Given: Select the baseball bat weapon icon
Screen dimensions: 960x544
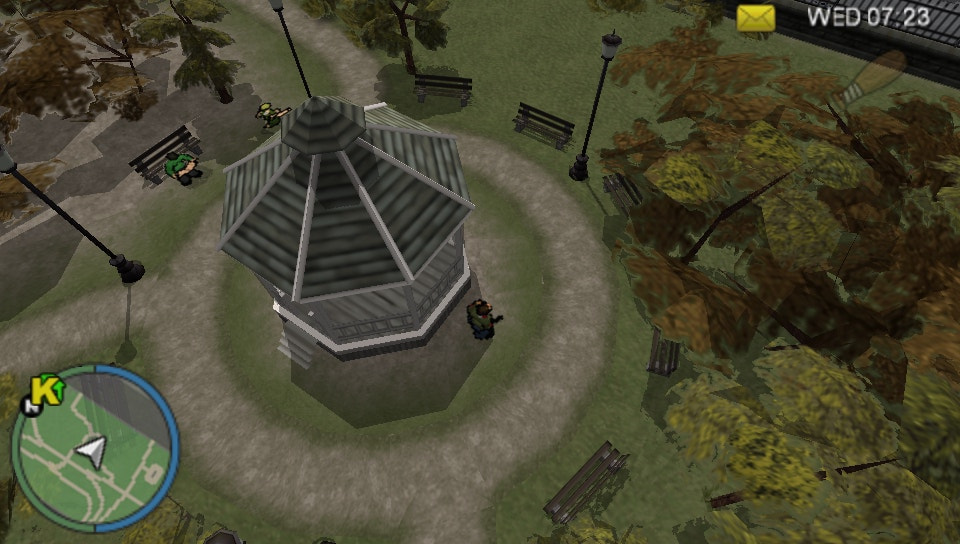Looking at the screenshot, I should 870,77.
